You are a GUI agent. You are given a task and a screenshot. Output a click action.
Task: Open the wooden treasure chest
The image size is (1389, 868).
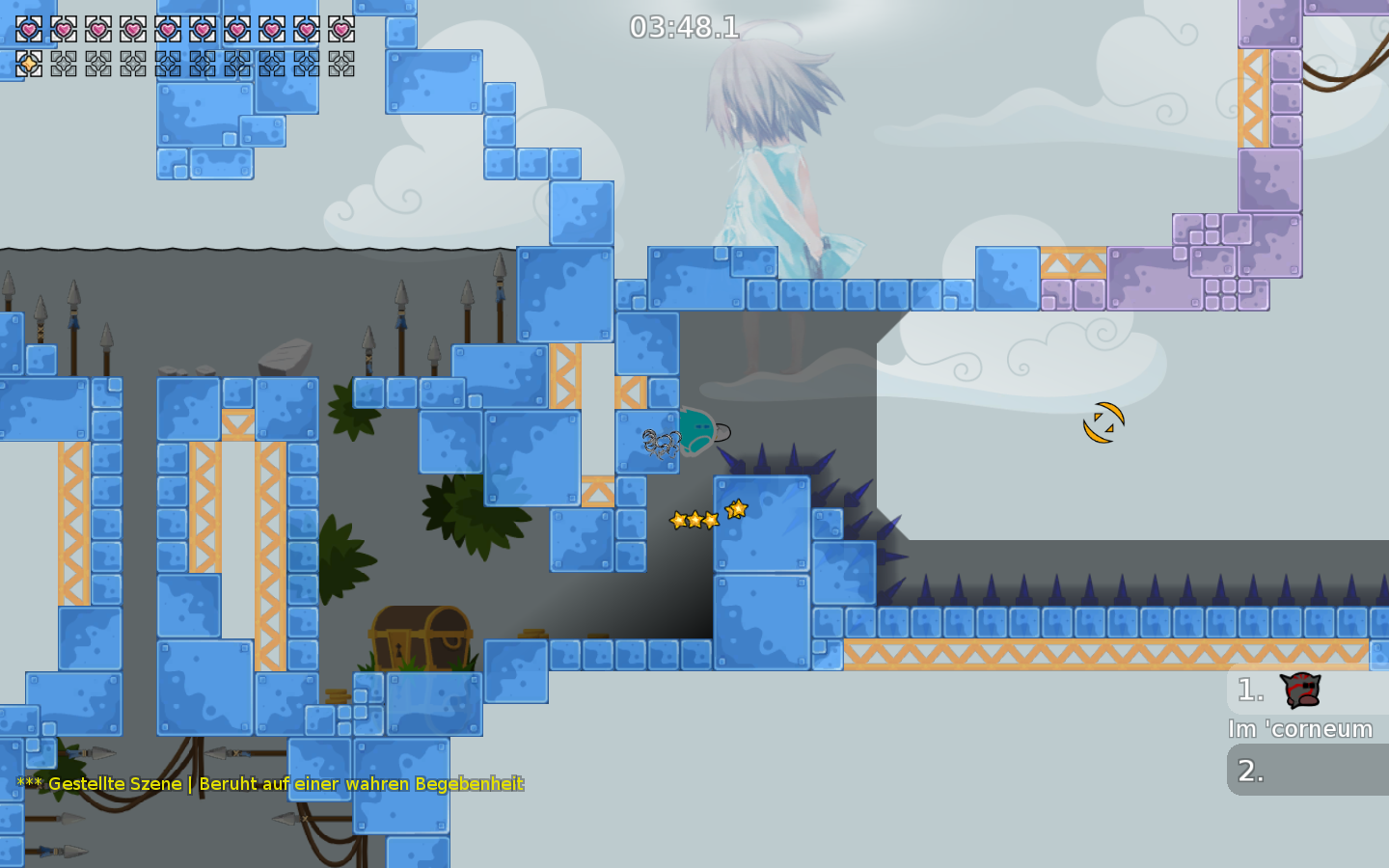[x=420, y=638]
